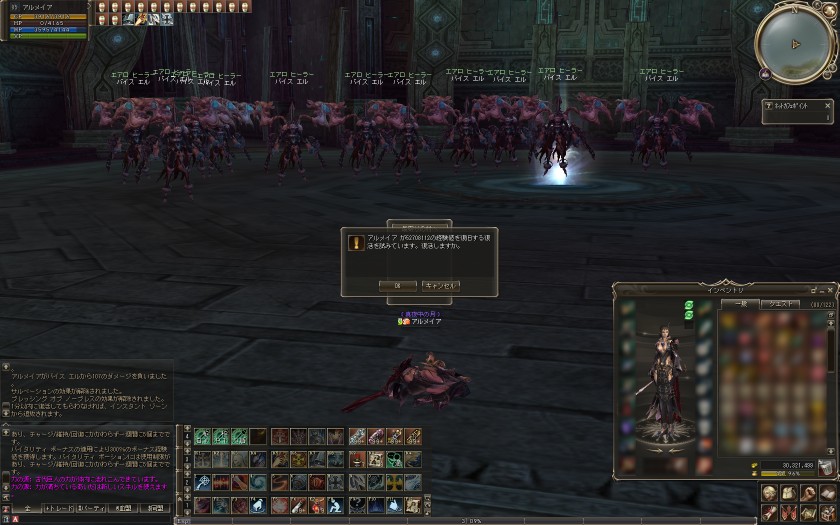Image resolution: width=840 pixels, height=525 pixels.
Task: Decline resurrection with the キャンセル button
Action: pyautogui.click(x=441, y=285)
